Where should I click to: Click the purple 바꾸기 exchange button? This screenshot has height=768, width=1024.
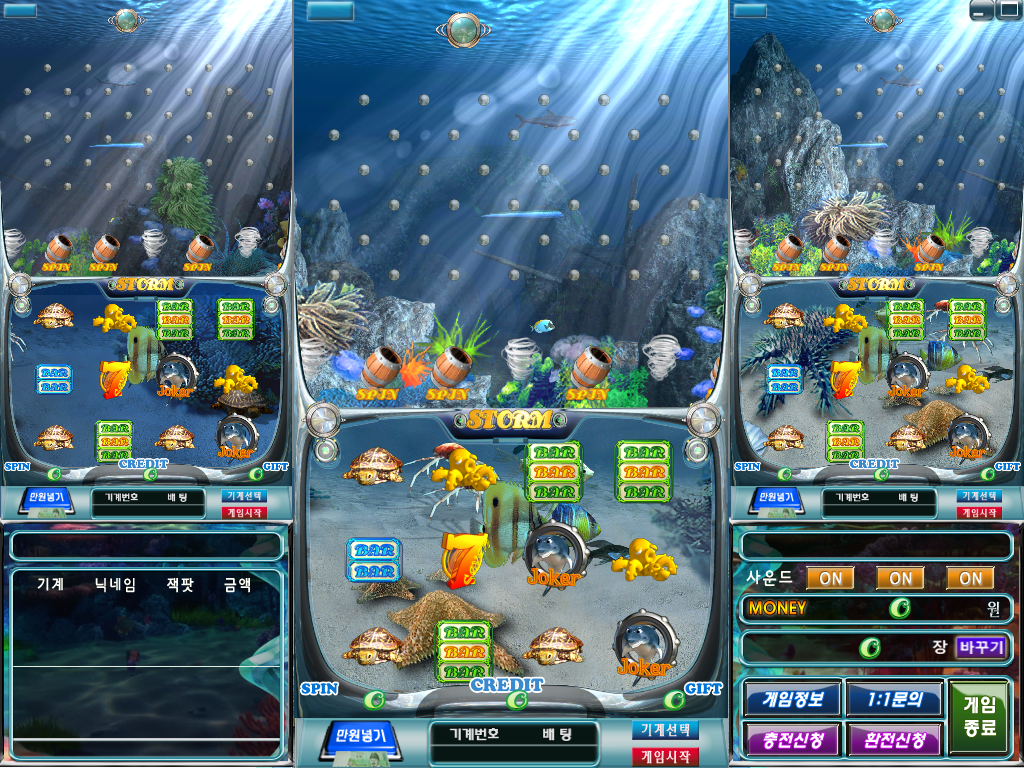point(981,647)
